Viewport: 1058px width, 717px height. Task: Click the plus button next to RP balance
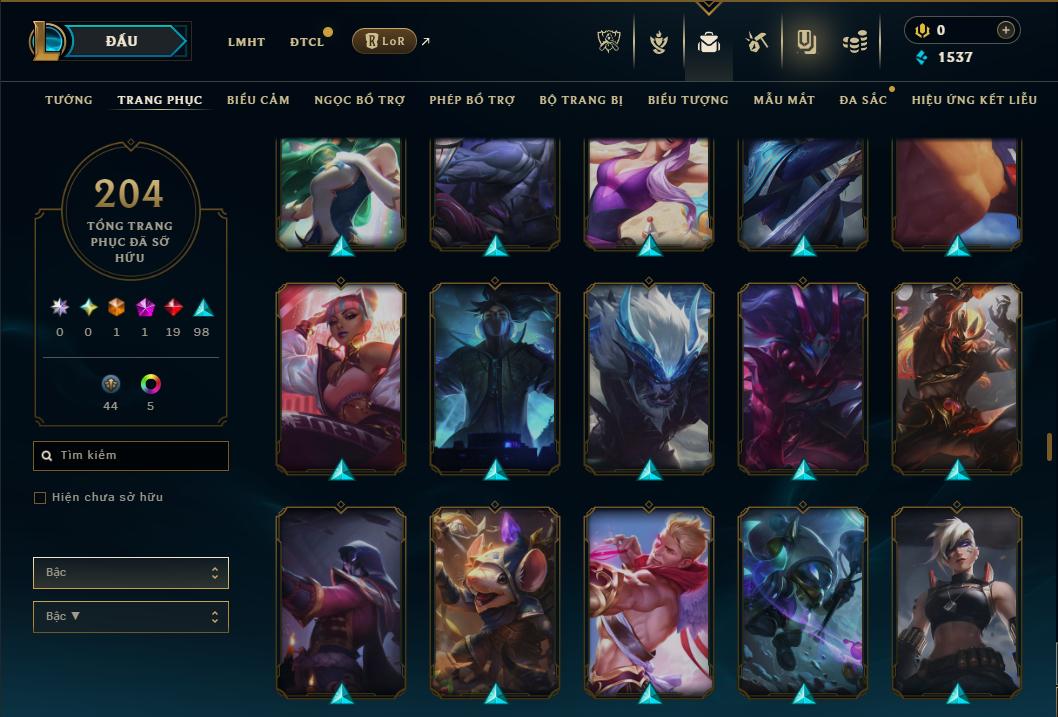coord(1005,30)
